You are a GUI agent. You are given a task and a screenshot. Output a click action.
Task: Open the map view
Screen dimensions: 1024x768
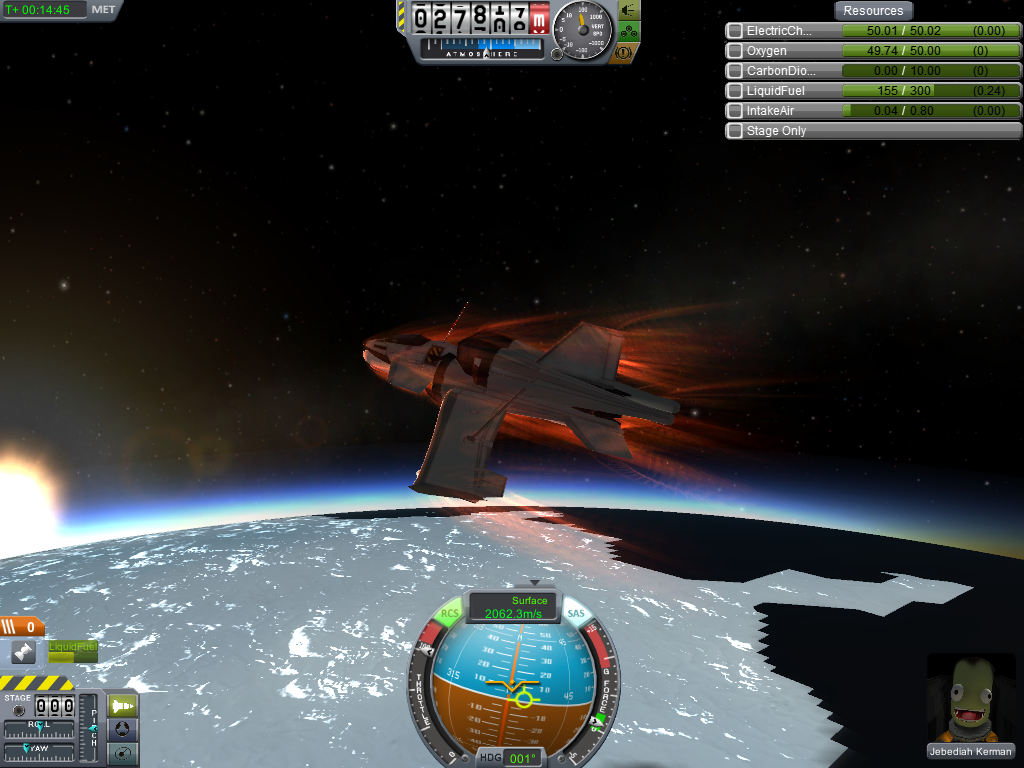point(122,752)
